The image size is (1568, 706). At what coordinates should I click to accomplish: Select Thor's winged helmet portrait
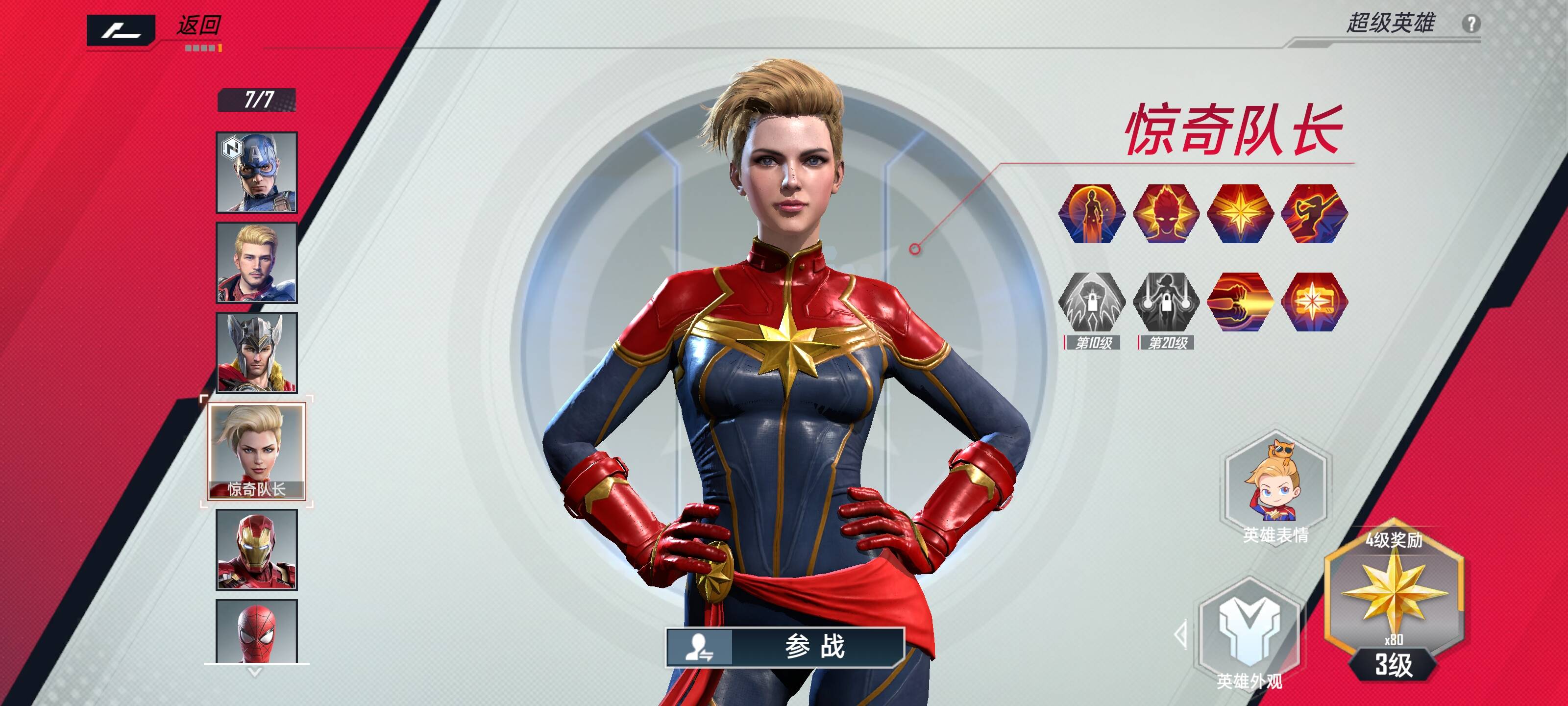point(257,353)
